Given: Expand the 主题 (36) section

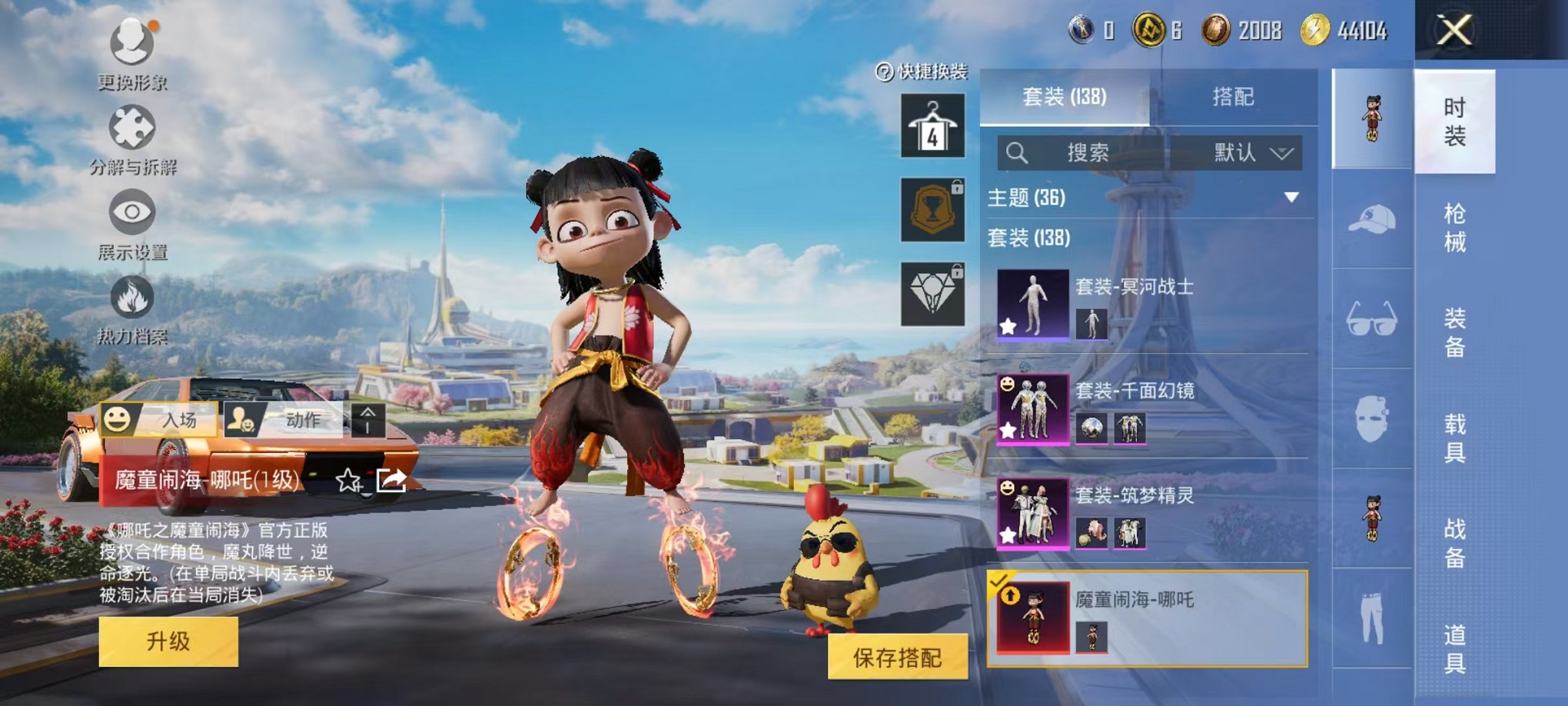Looking at the screenshot, I should pos(1291,198).
